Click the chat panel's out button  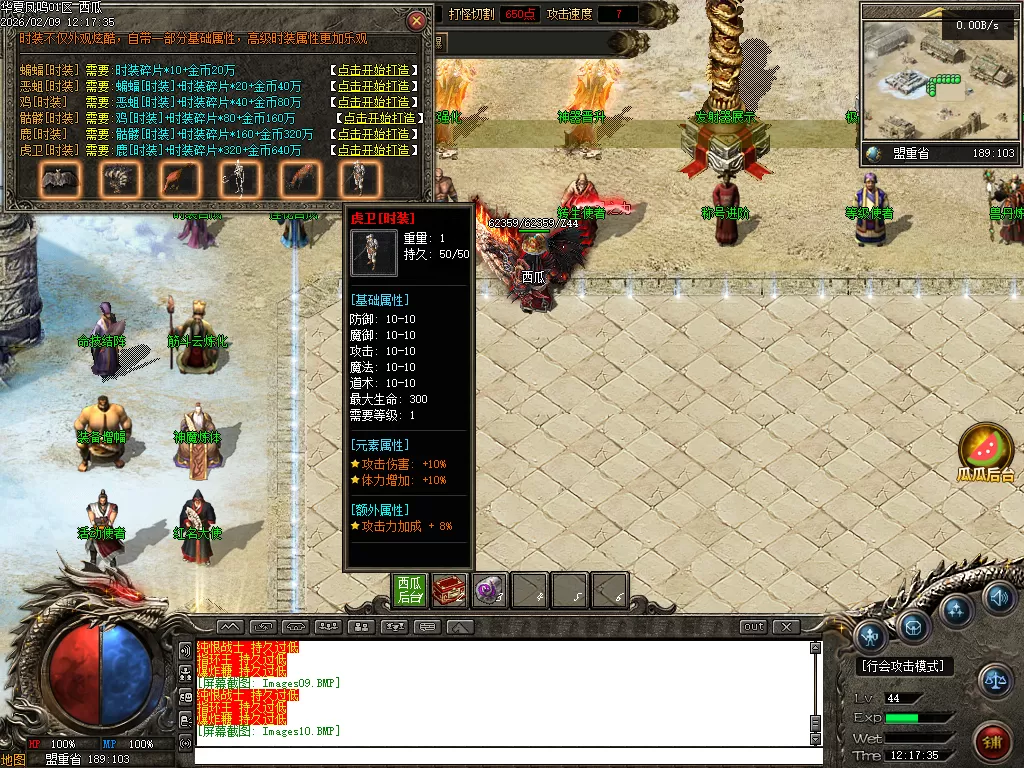point(754,627)
